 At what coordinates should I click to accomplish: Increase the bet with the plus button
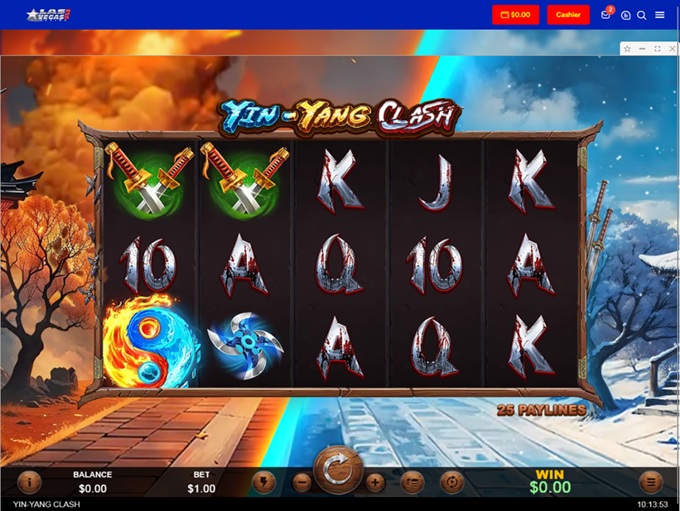pyautogui.click(x=375, y=482)
